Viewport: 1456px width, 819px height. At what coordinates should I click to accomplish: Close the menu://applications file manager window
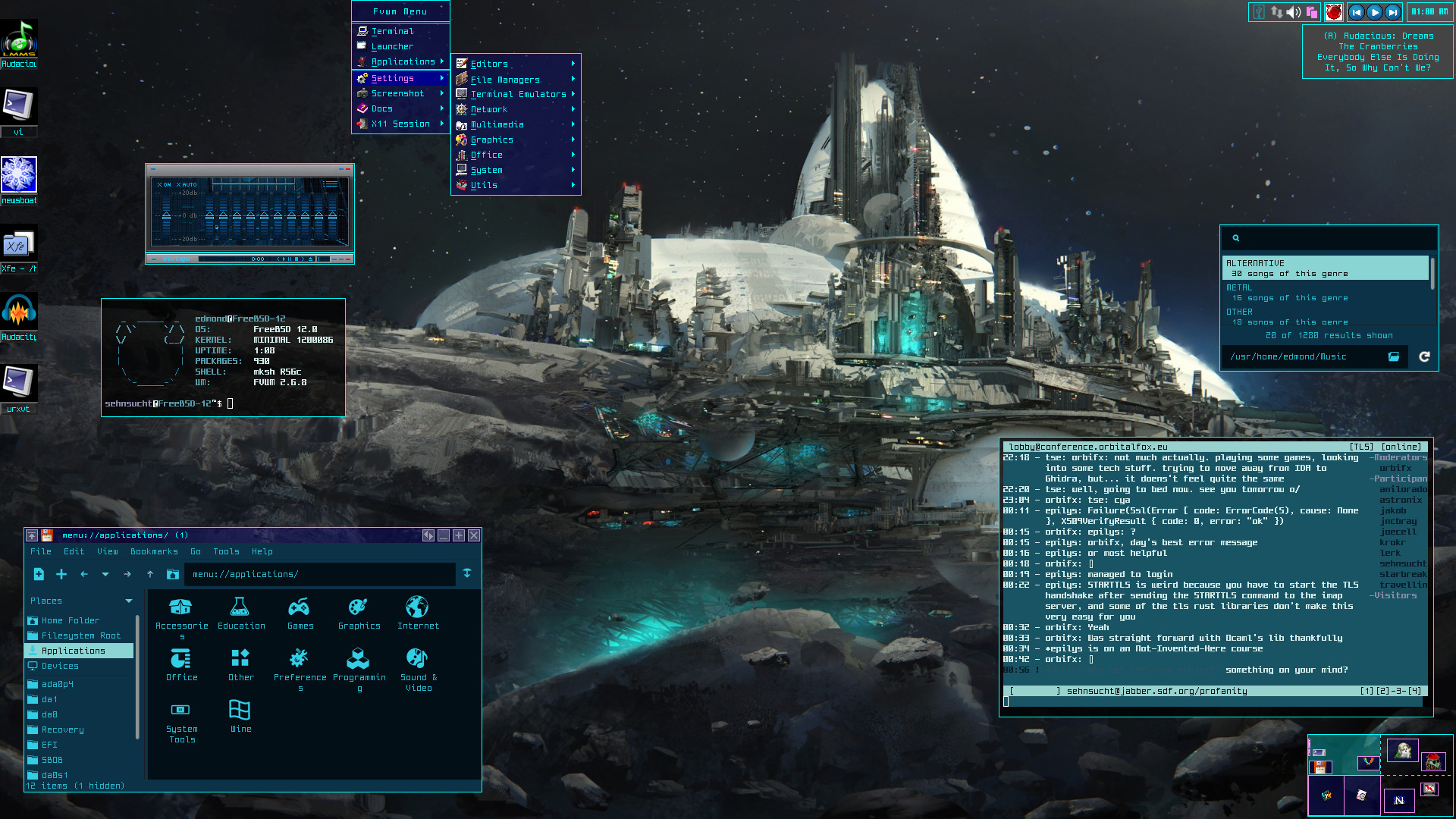[x=474, y=535]
